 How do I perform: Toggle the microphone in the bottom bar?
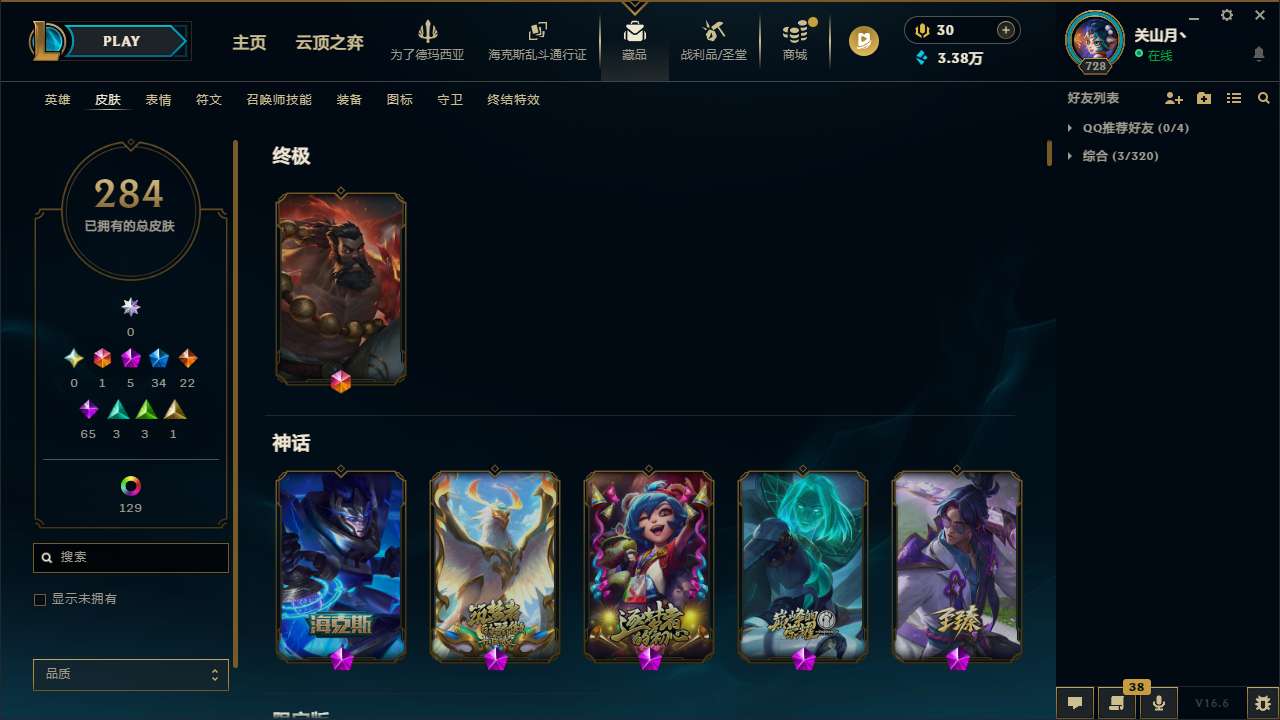(x=1158, y=702)
